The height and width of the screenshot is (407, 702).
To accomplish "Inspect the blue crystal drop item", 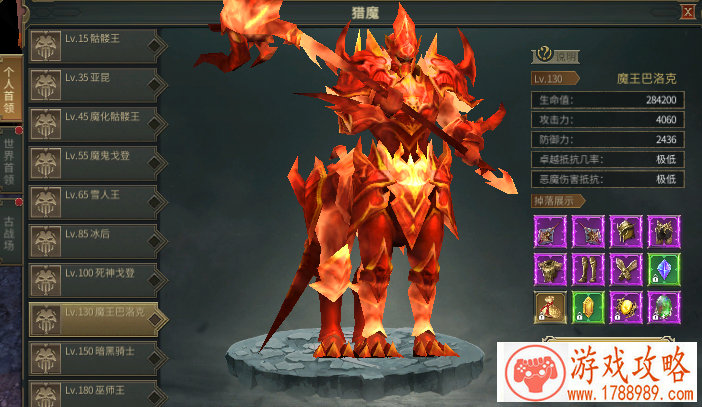I will [664, 268].
